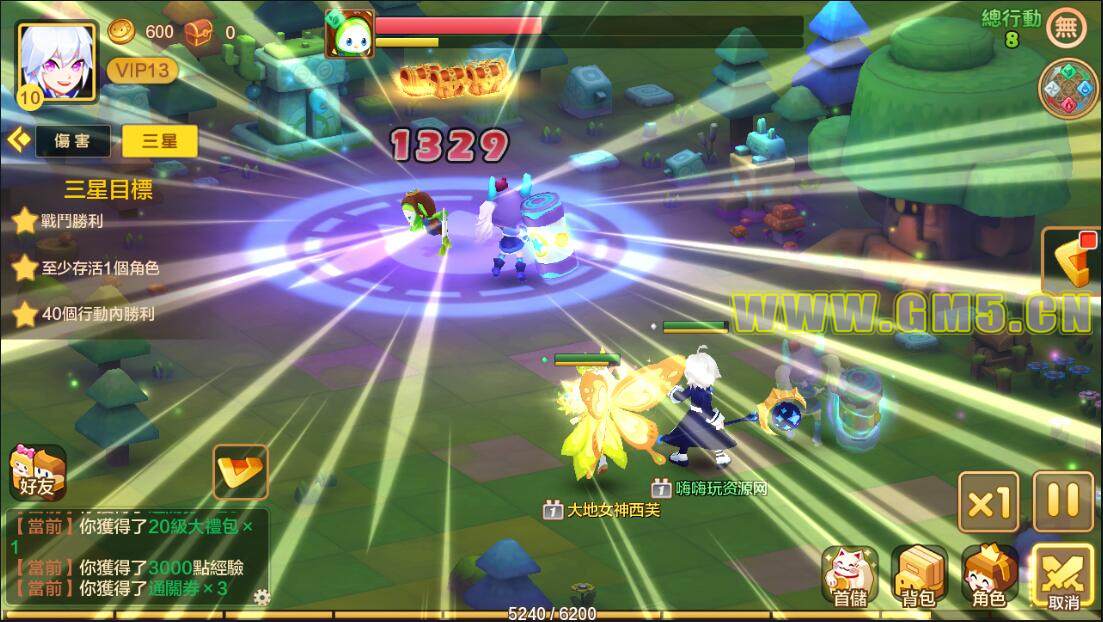
Task: Open the elemental affinity wheel icon
Action: point(1068,88)
